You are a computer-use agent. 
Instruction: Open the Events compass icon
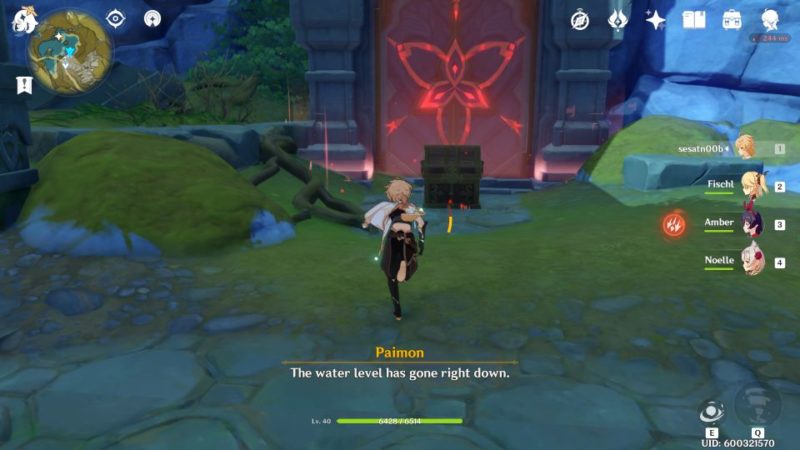coord(580,20)
